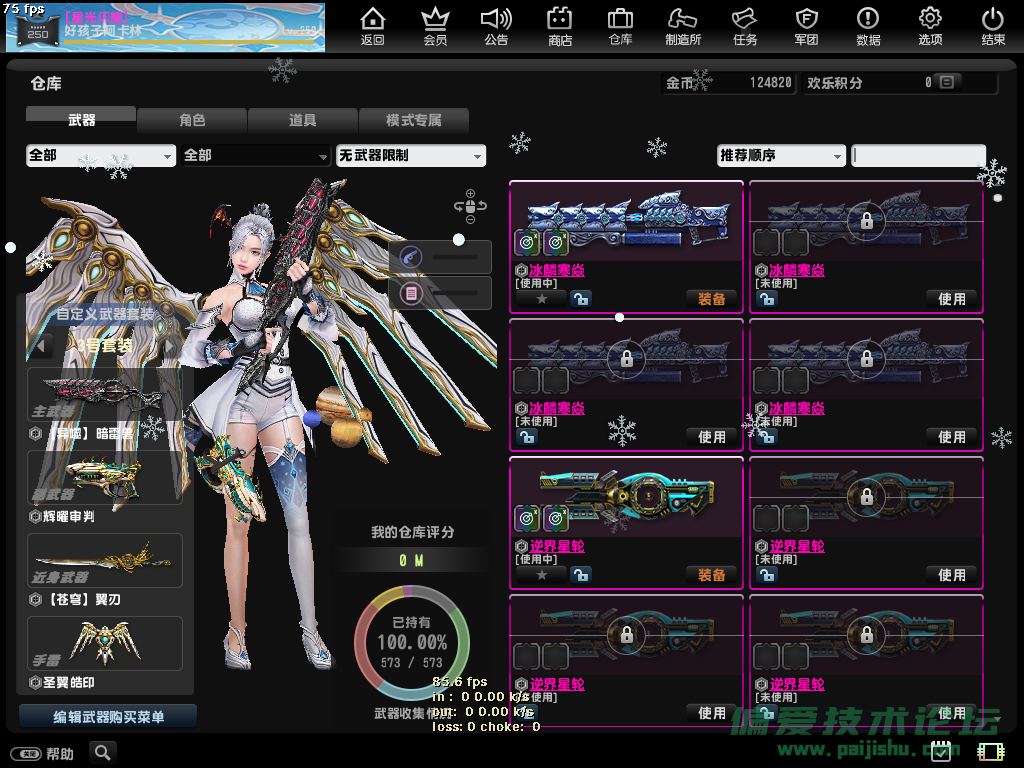Click the magnifying glass search icon
This screenshot has height=768, width=1024.
[x=102, y=752]
